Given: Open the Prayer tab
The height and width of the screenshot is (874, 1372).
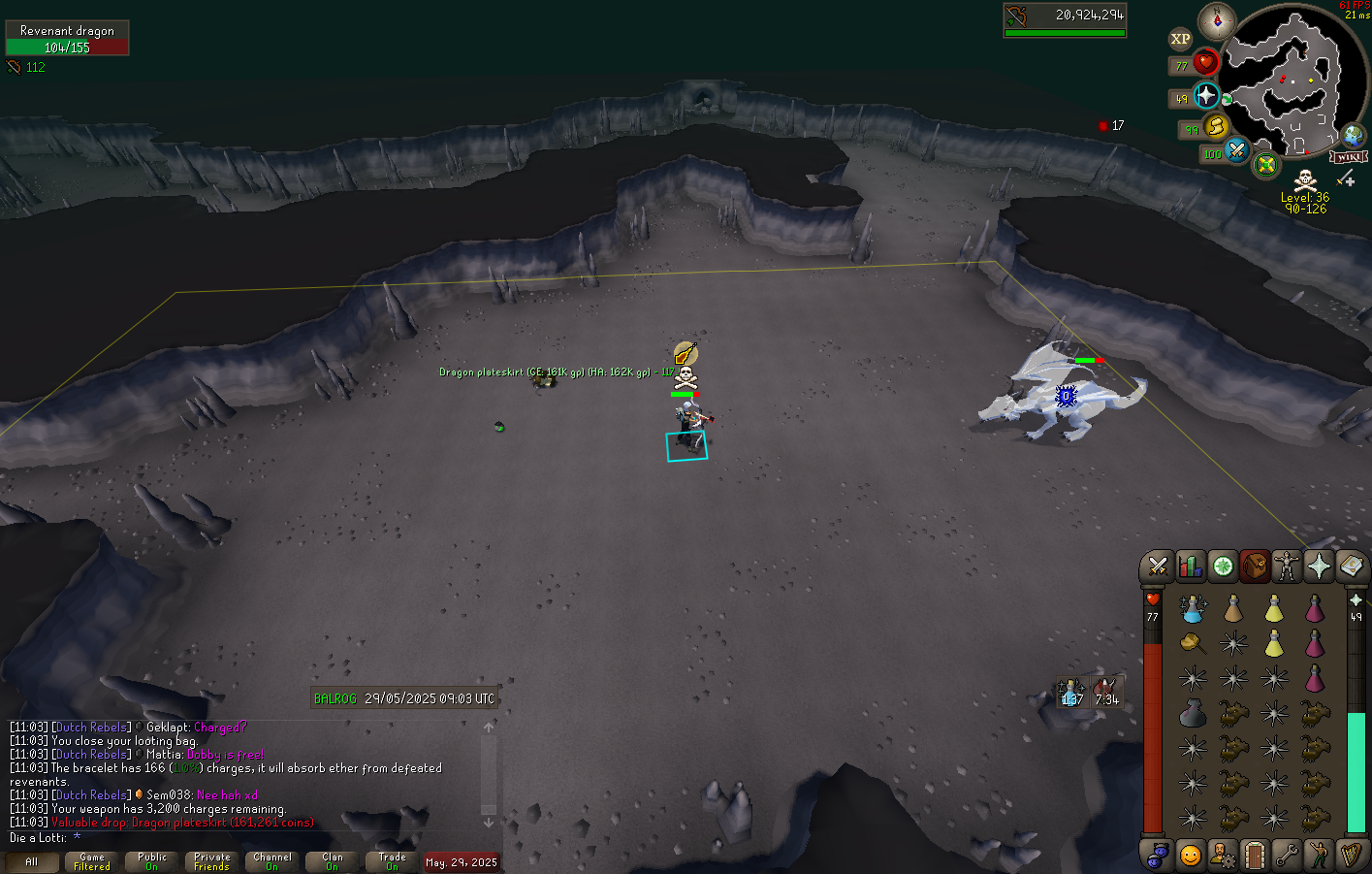Looking at the screenshot, I should tap(1319, 566).
